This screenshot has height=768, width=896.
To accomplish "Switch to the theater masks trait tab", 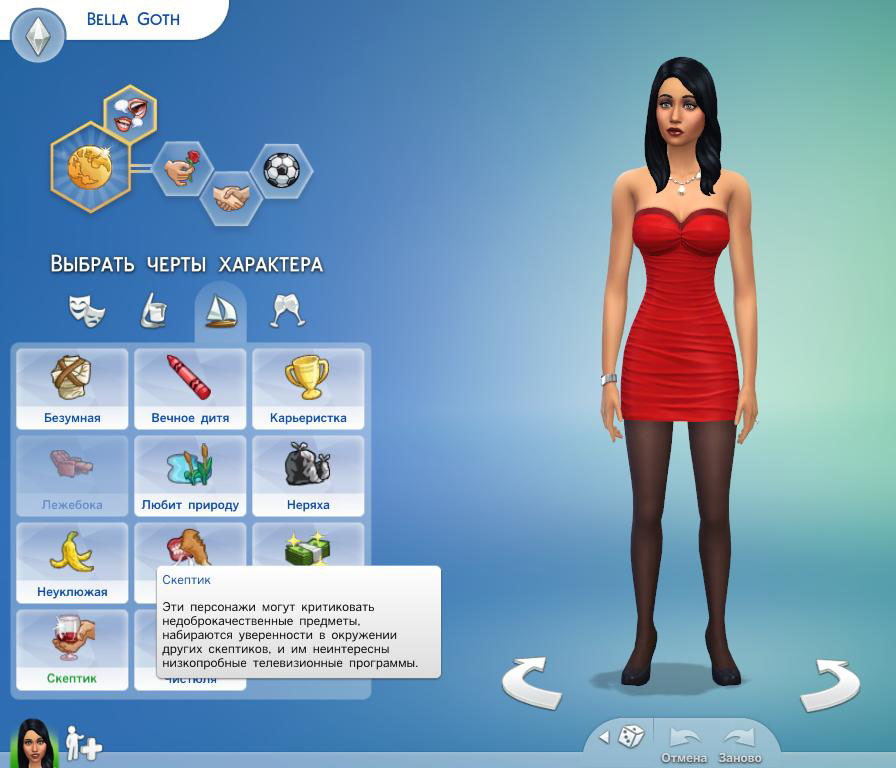I will (87, 311).
